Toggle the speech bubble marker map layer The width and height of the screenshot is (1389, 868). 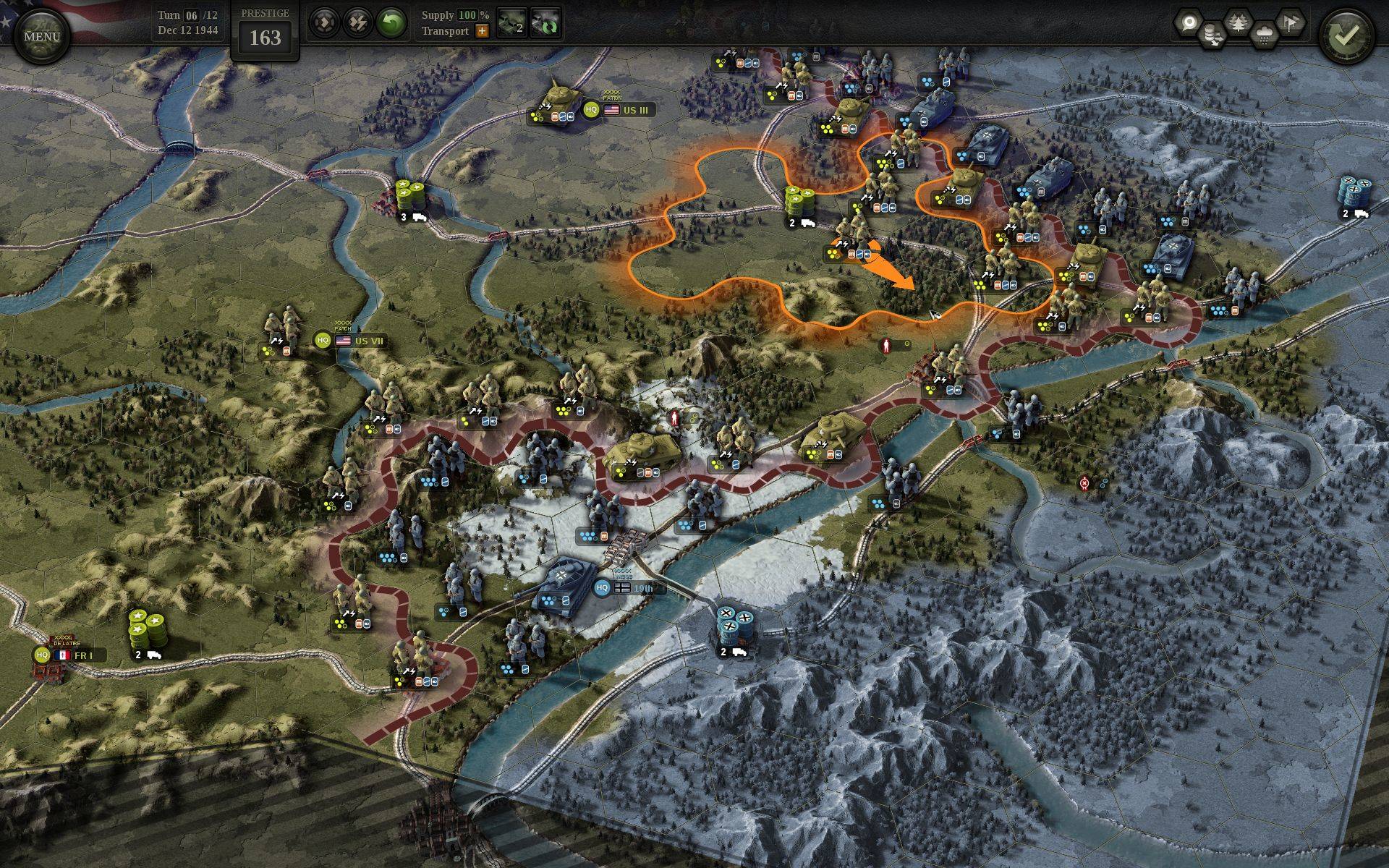[1187, 24]
